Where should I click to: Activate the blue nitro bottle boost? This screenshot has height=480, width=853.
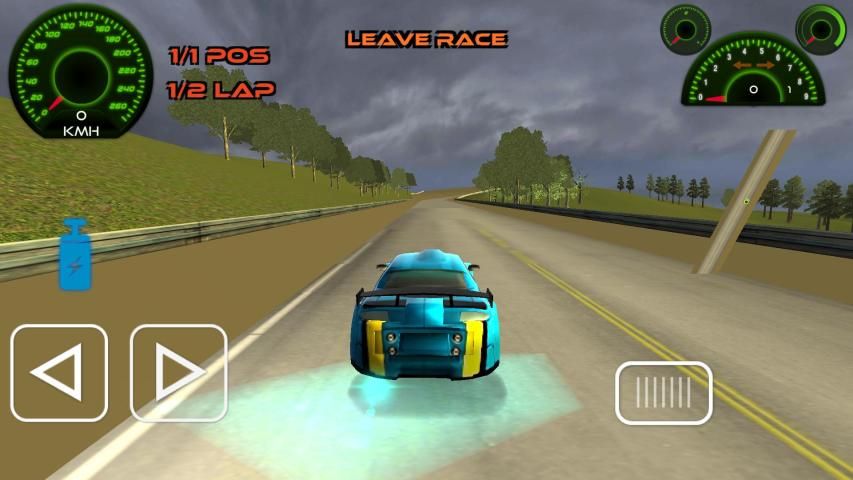pos(75,255)
